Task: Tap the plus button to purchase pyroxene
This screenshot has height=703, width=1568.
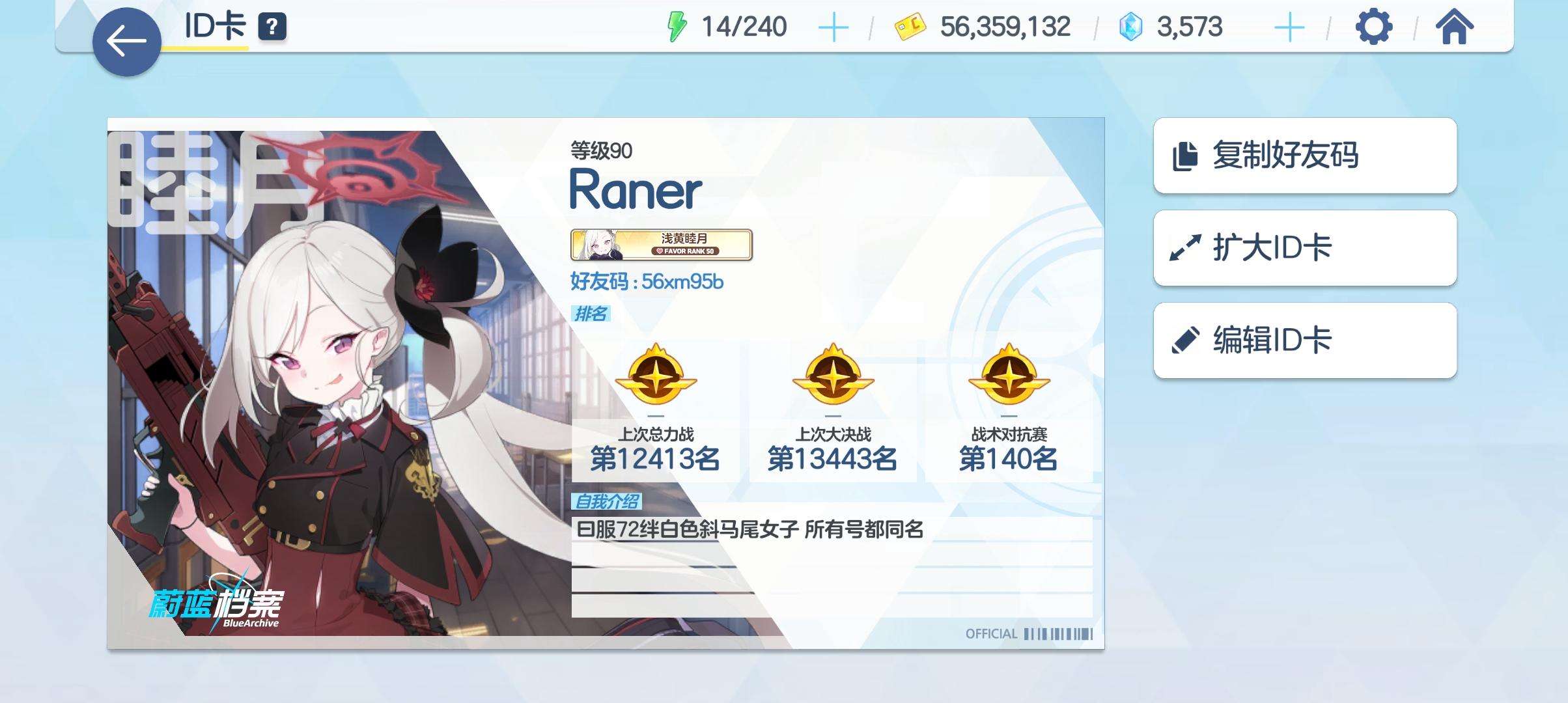Action: 1289,27
